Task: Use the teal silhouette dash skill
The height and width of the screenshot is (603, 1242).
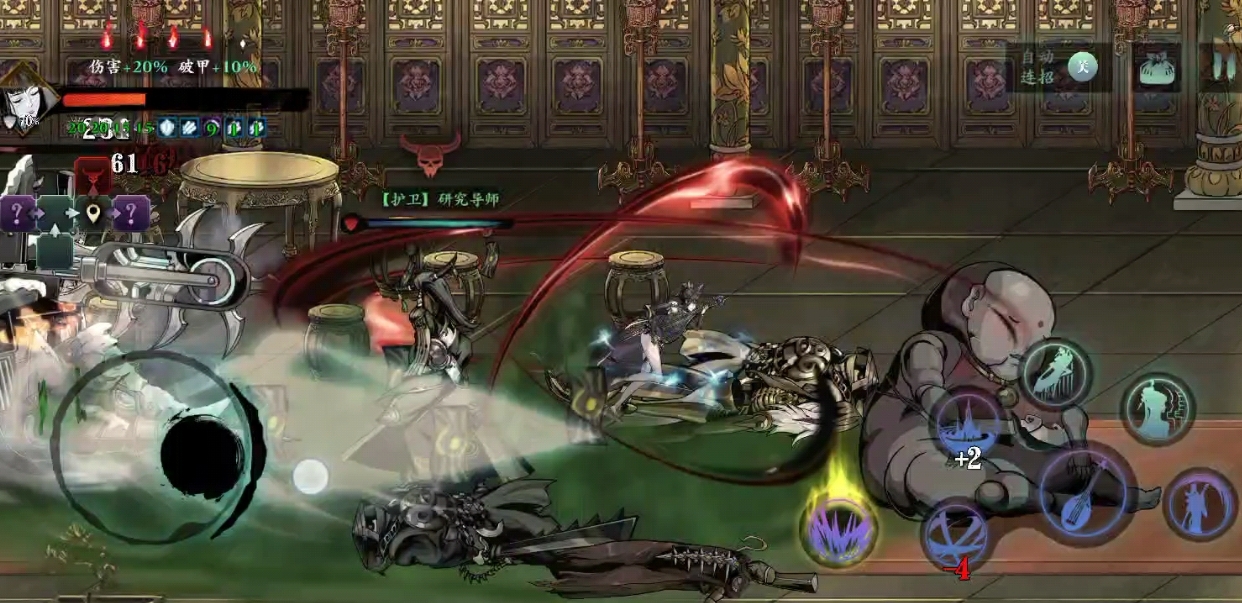Action: [1158, 407]
